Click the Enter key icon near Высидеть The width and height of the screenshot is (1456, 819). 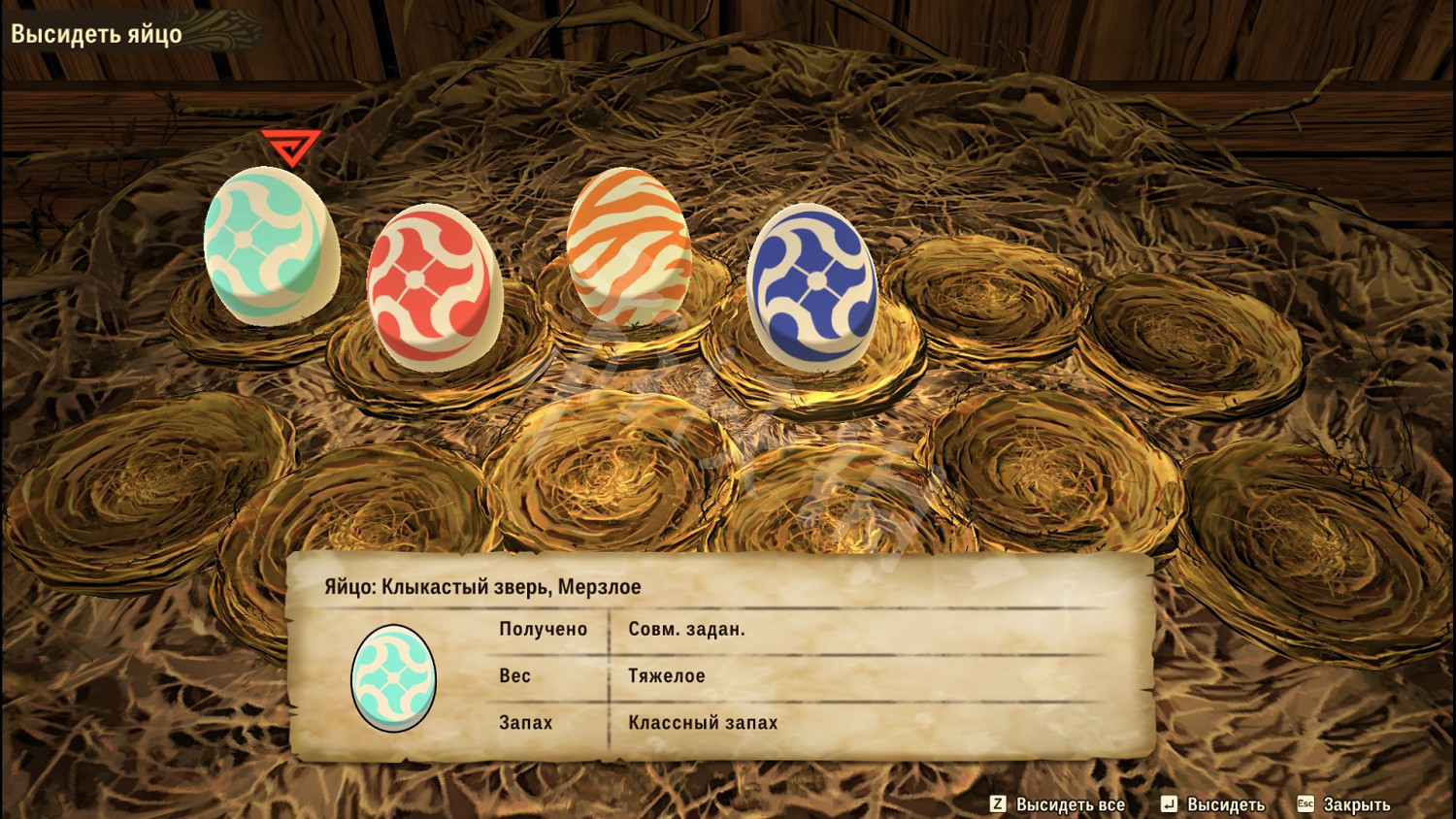1169,804
